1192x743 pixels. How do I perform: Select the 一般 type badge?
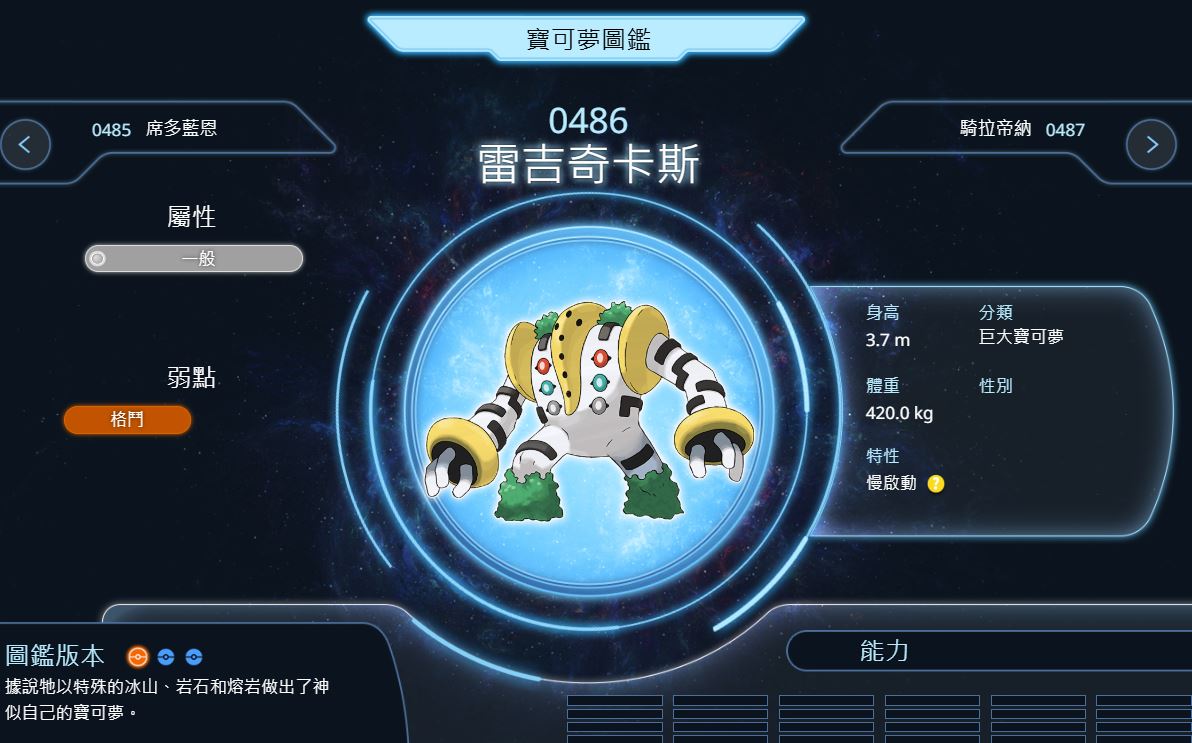[194, 259]
